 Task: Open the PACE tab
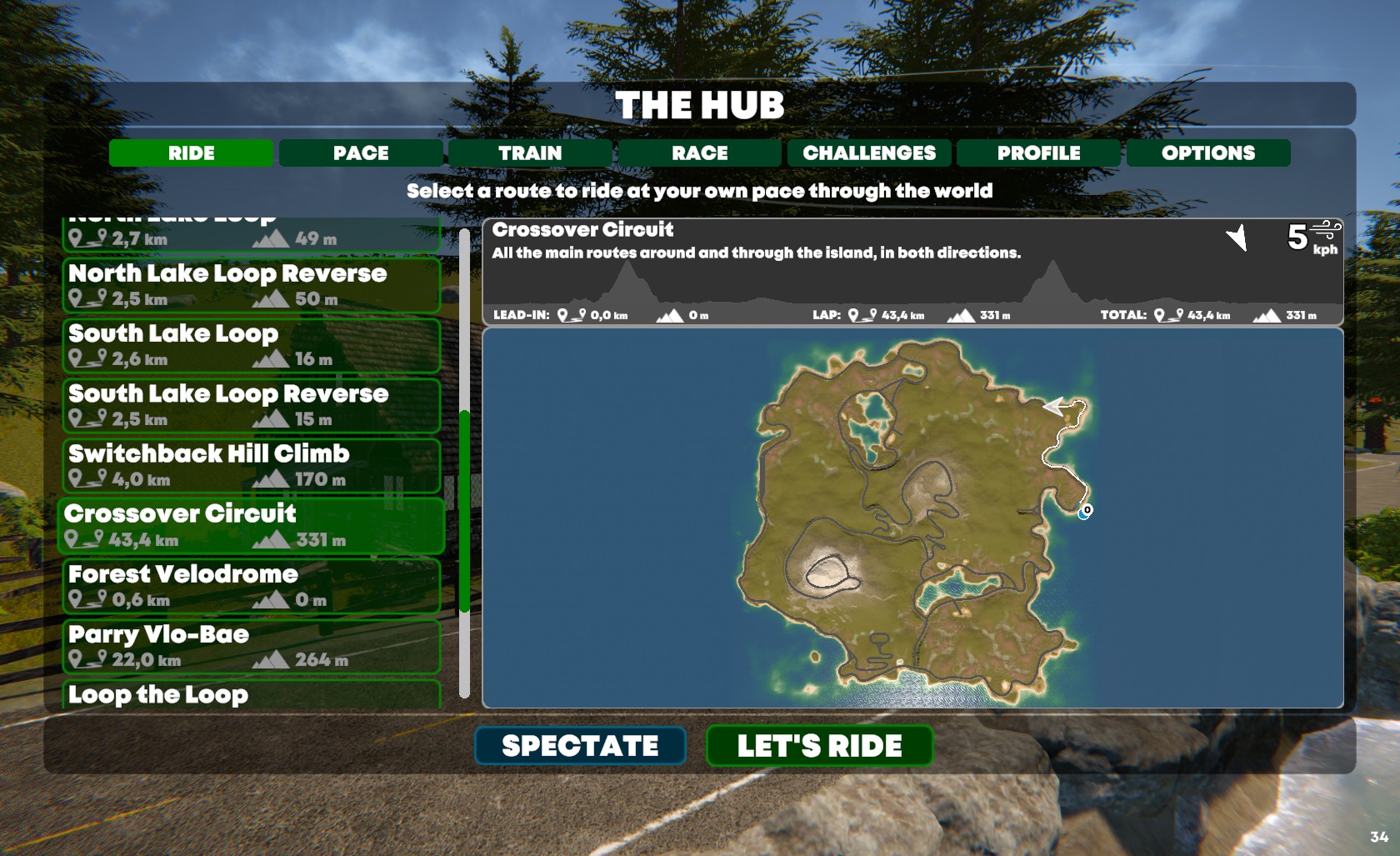pyautogui.click(x=361, y=153)
